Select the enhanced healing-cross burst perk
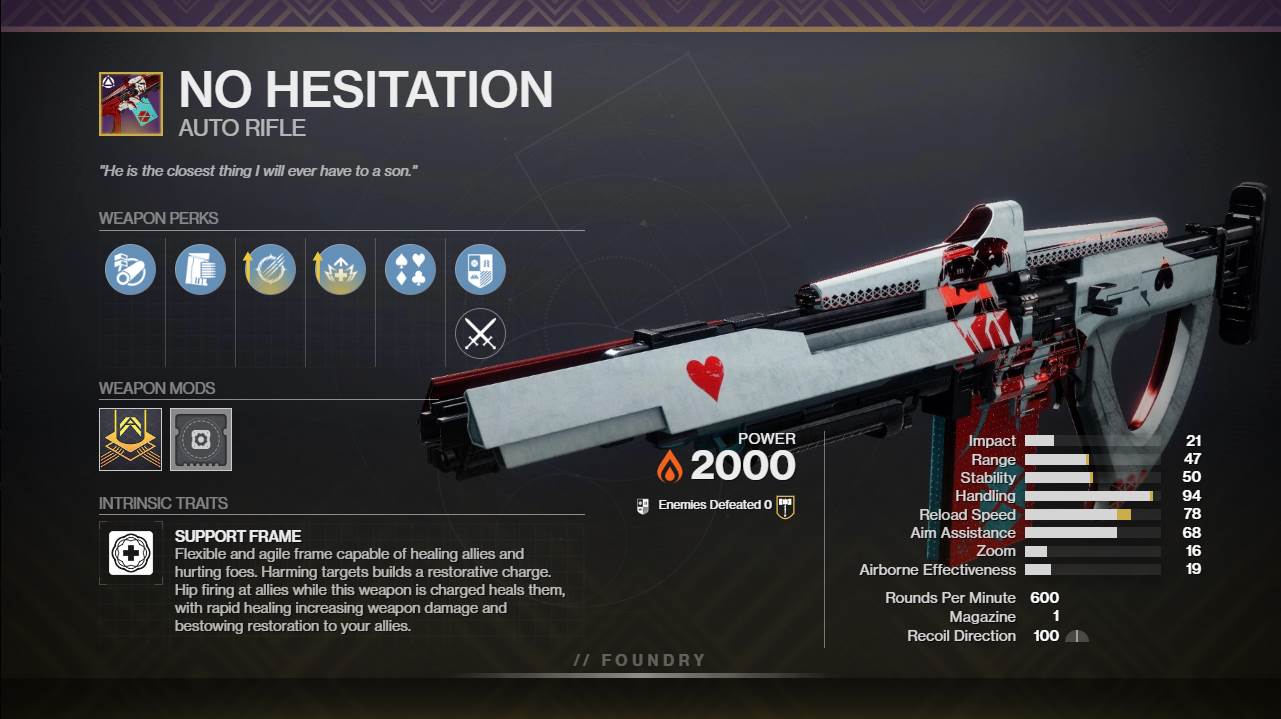Screen dimensions: 1281x719 pos(340,270)
